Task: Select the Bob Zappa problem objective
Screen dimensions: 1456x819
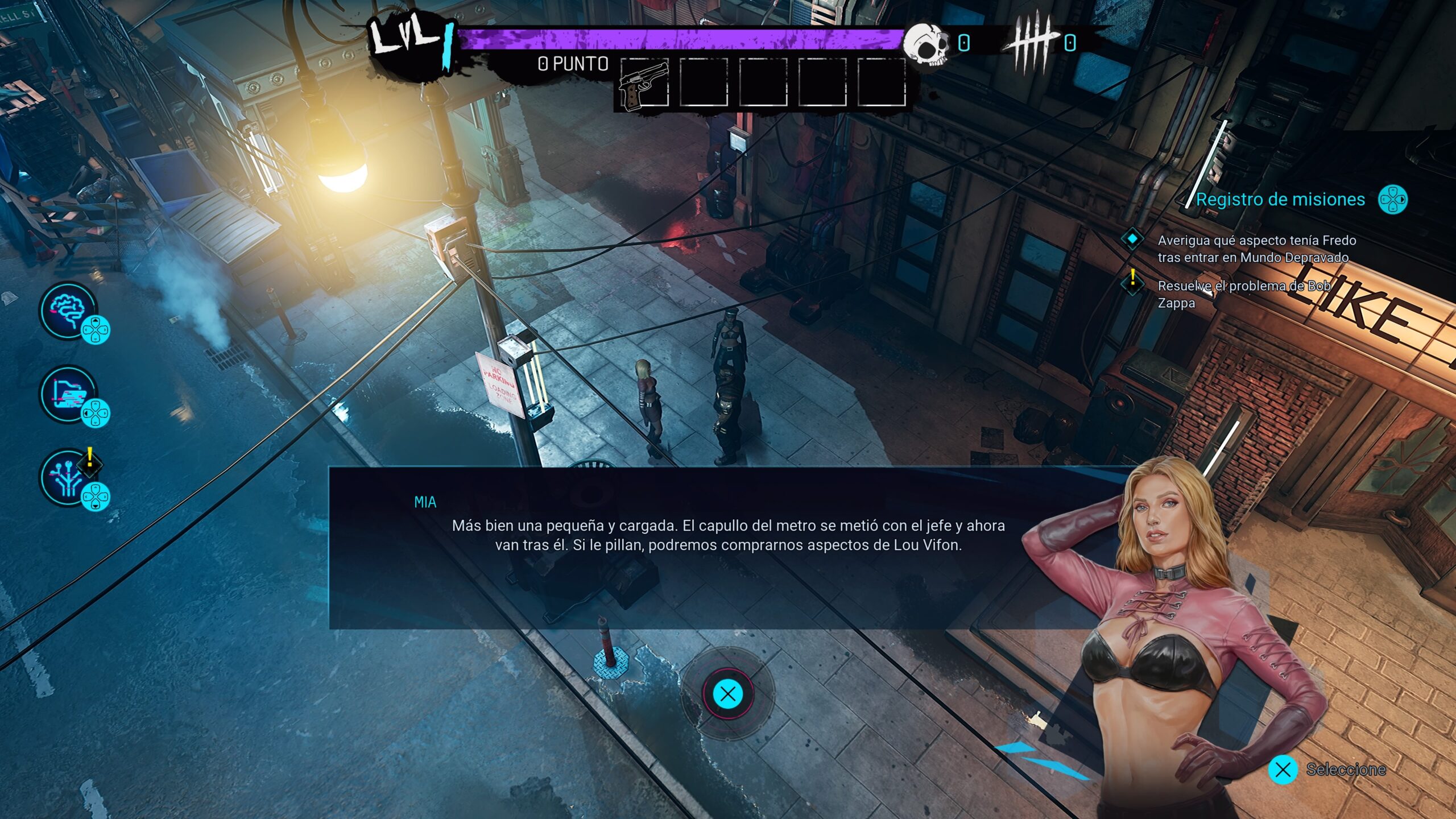Action: pyautogui.click(x=1243, y=294)
